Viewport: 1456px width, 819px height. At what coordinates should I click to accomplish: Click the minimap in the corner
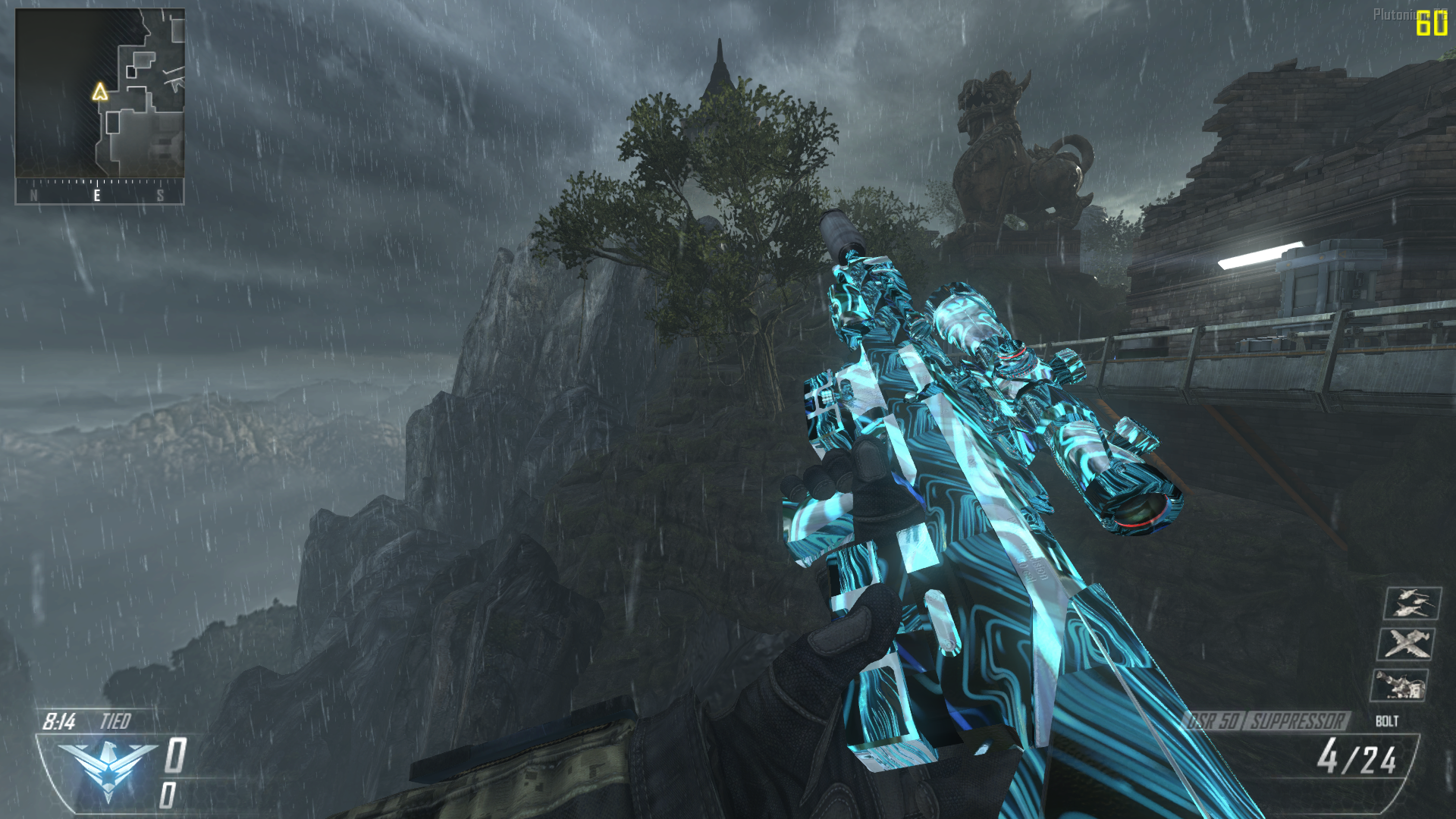pos(99,94)
